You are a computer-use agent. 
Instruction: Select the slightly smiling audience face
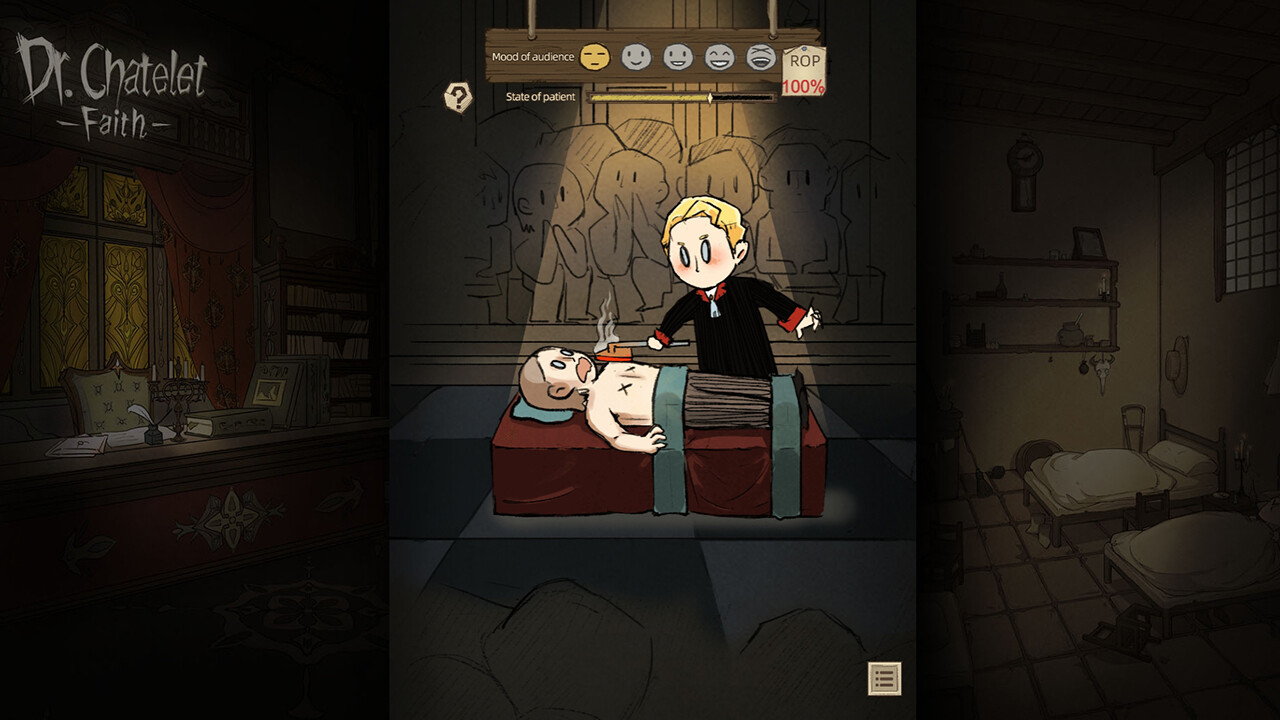pyautogui.click(x=635, y=58)
